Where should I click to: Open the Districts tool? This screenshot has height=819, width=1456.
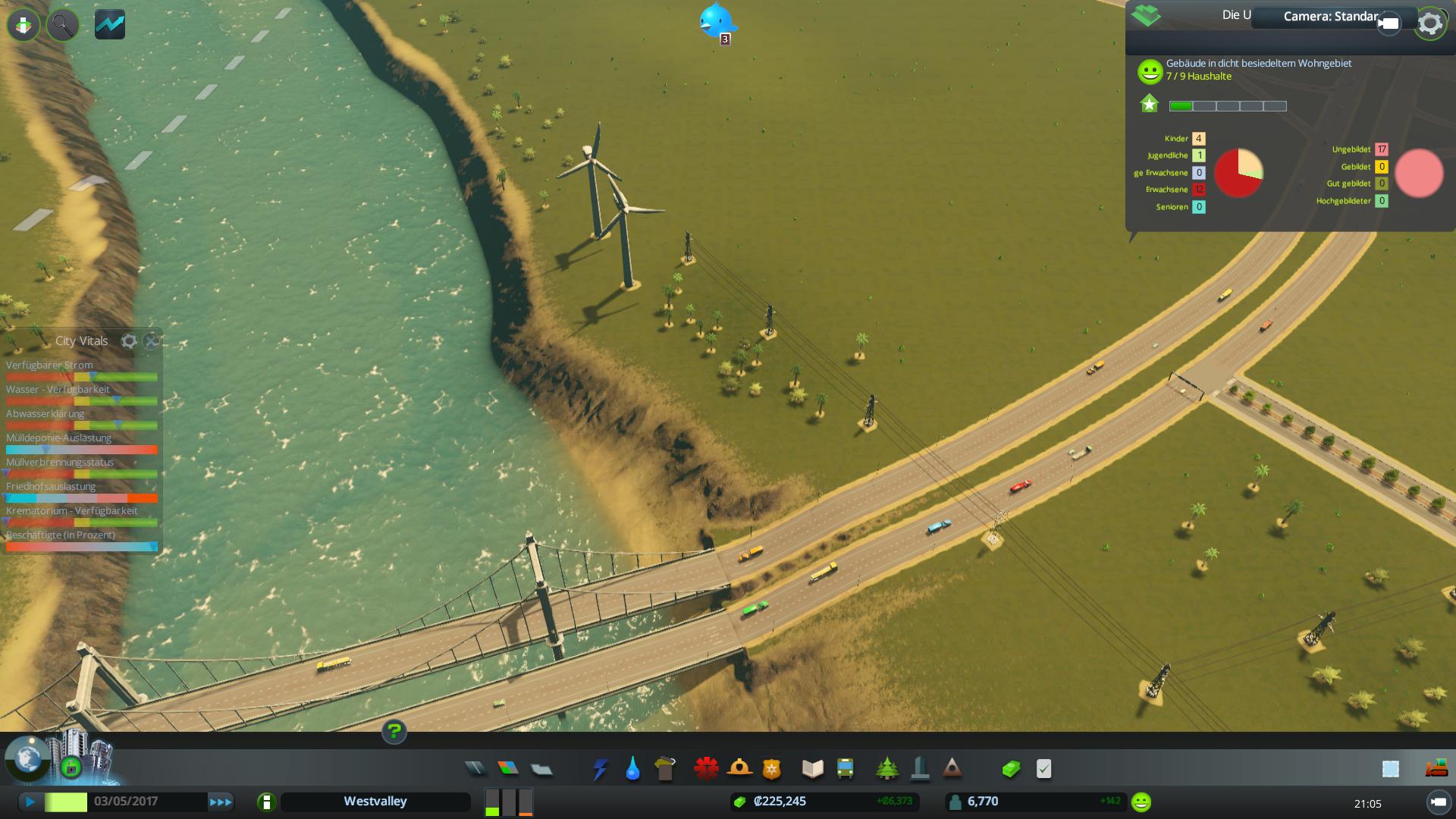coord(541,769)
